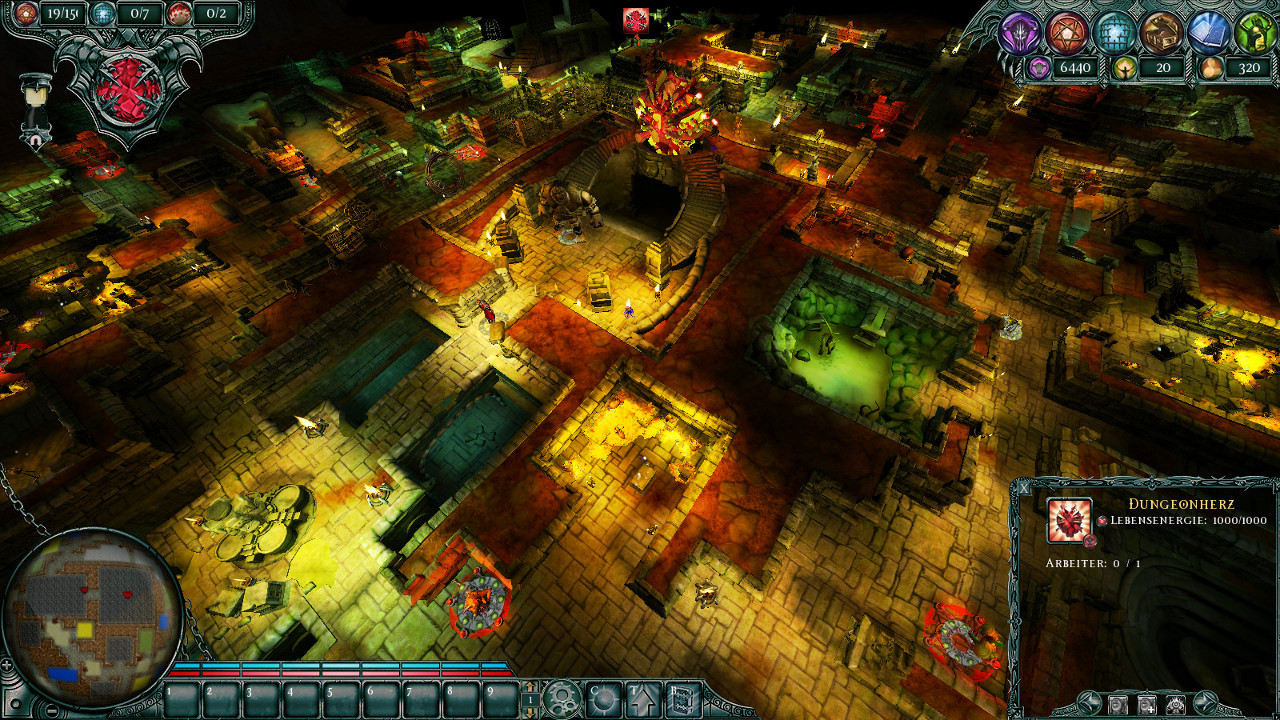Open the blue spellbook menu
Image resolution: width=1280 pixels, height=720 pixels.
[x=1208, y=33]
